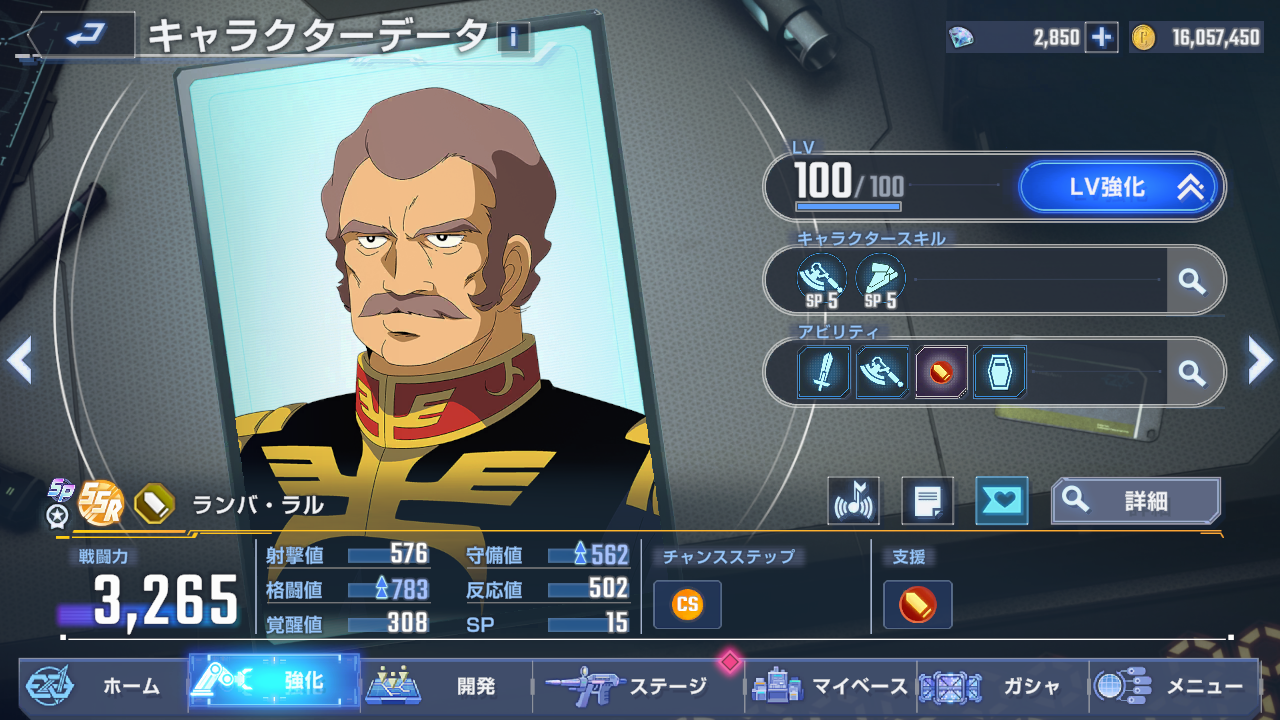The image size is (1280, 720).
Task: Open the 詳細 details view
Action: click(1135, 501)
